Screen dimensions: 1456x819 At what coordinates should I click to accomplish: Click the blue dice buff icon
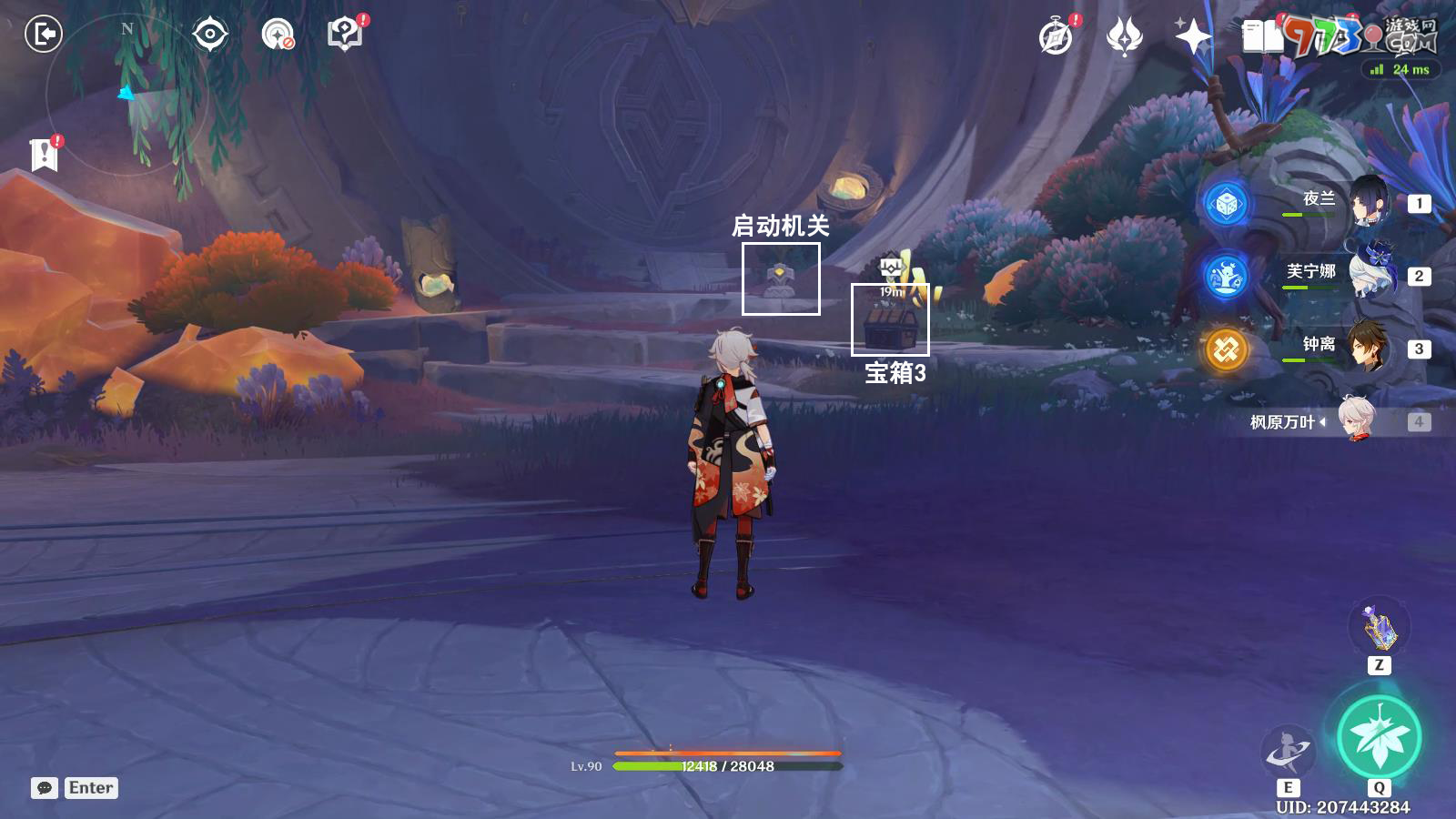click(1225, 202)
